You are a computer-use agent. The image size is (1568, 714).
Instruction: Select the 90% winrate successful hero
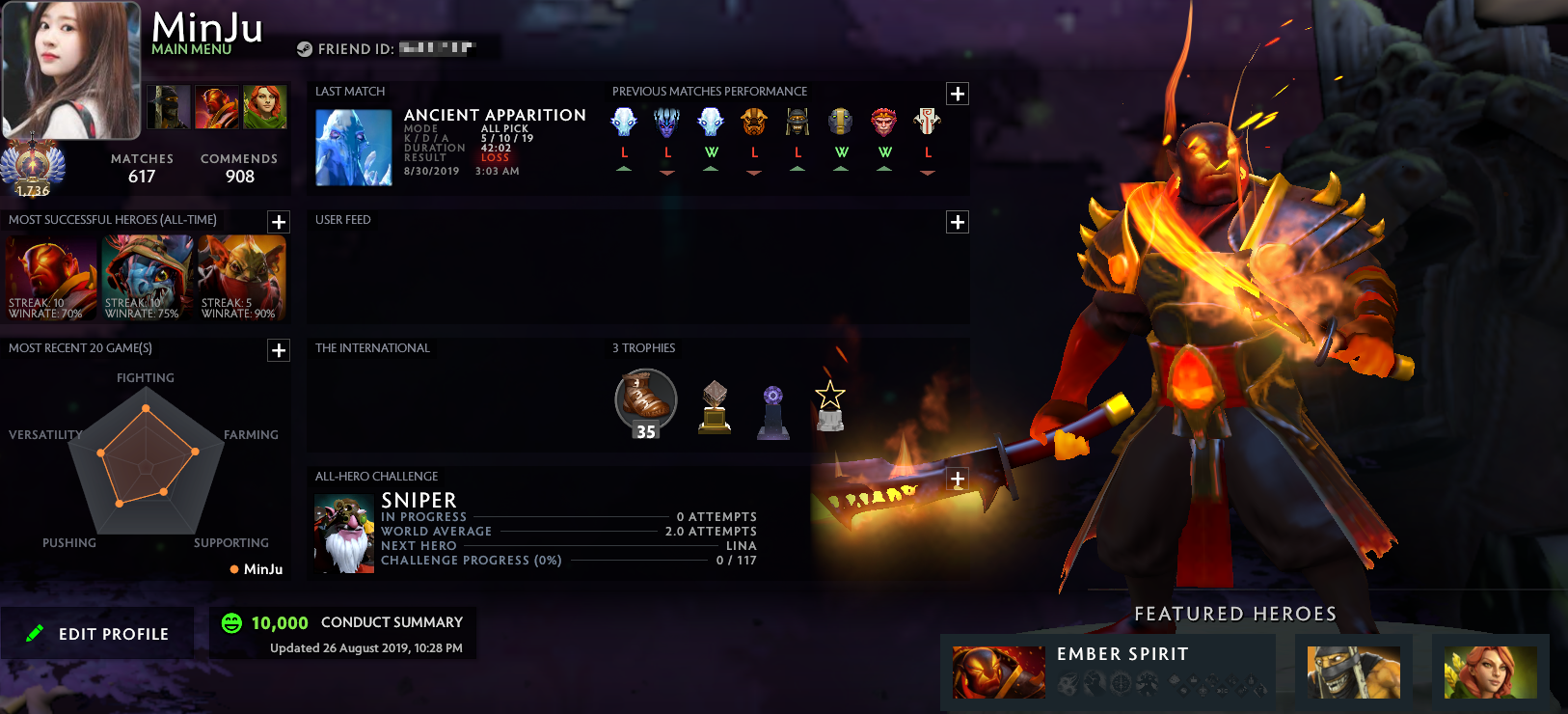point(242,278)
